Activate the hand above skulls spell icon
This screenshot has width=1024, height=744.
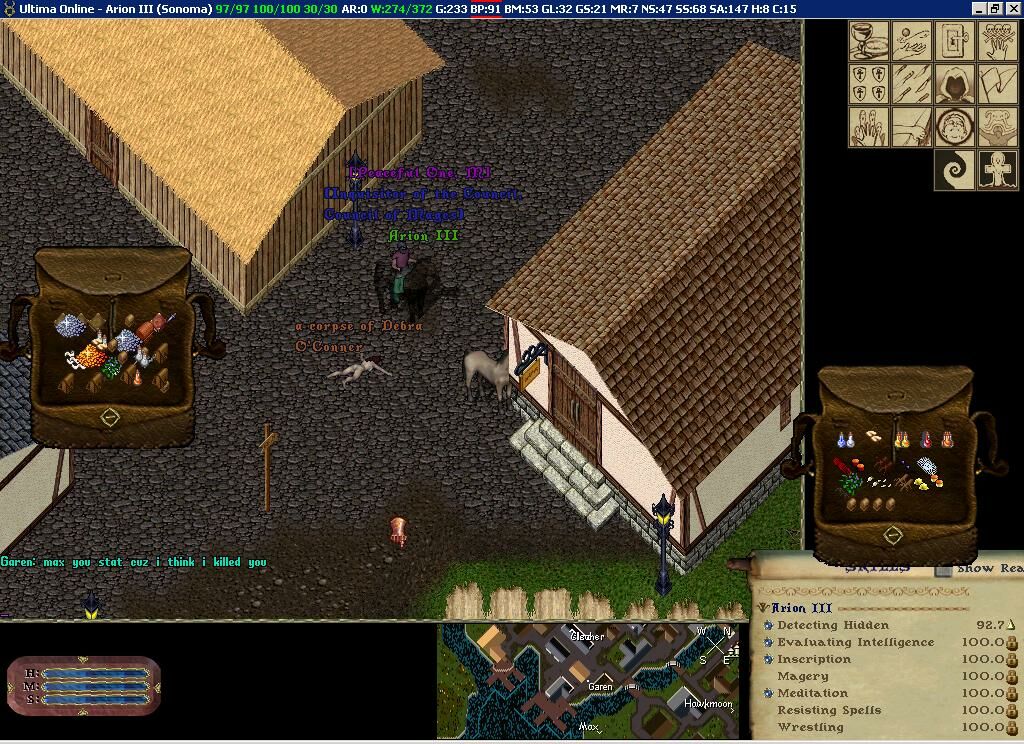pos(997,41)
